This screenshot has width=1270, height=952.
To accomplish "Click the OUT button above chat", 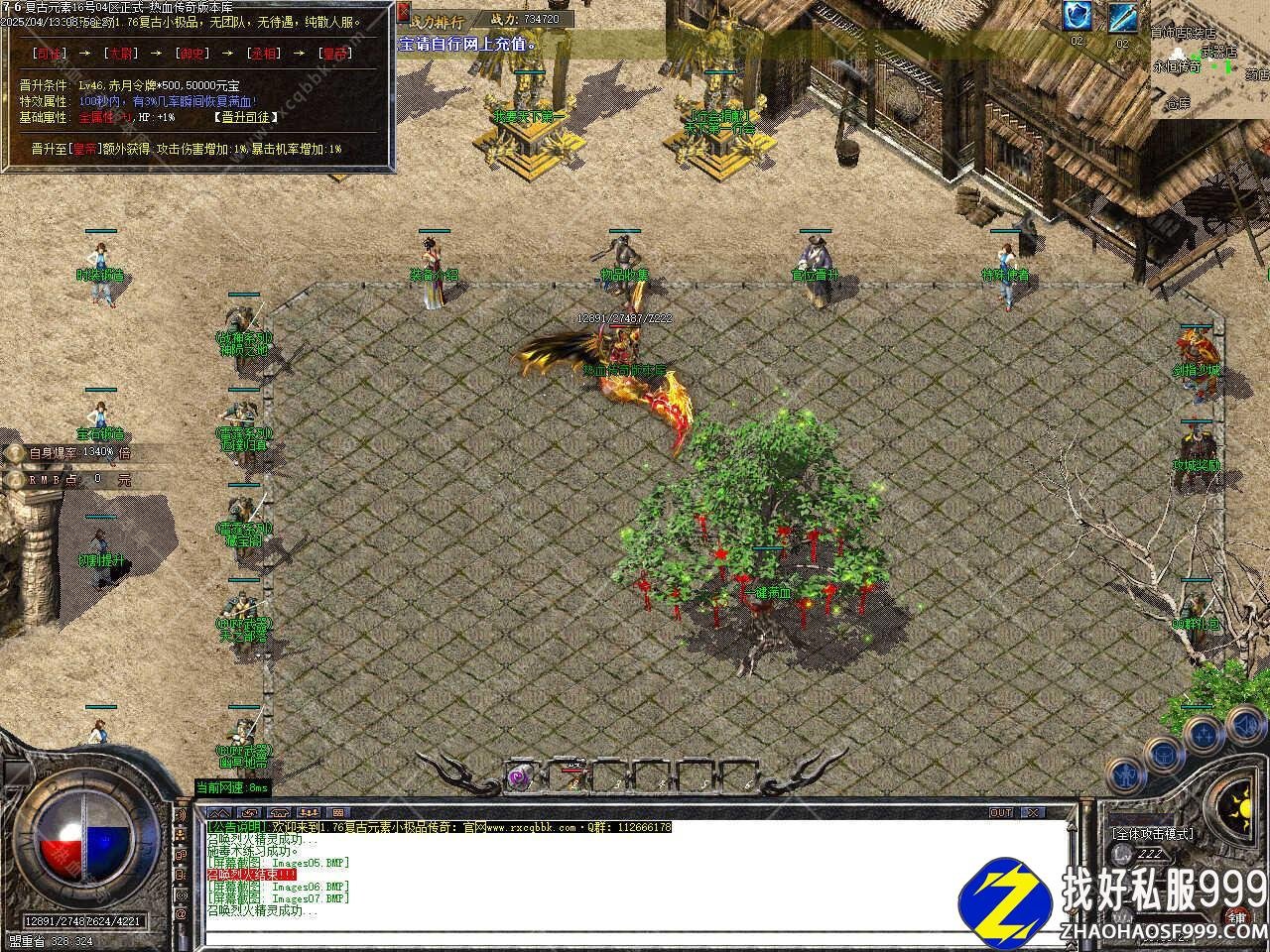I will 1001,812.
